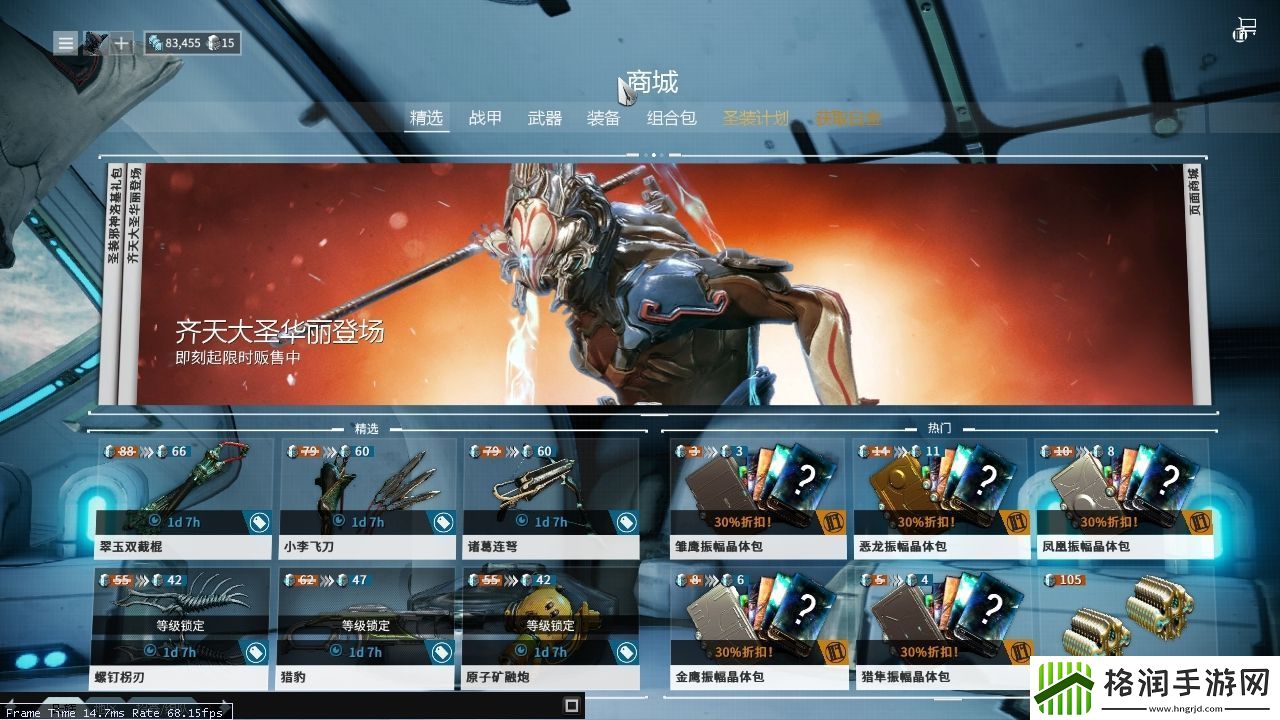This screenshot has height=720, width=1280.
Task: Switch to the 战甲 tab
Action: point(486,117)
